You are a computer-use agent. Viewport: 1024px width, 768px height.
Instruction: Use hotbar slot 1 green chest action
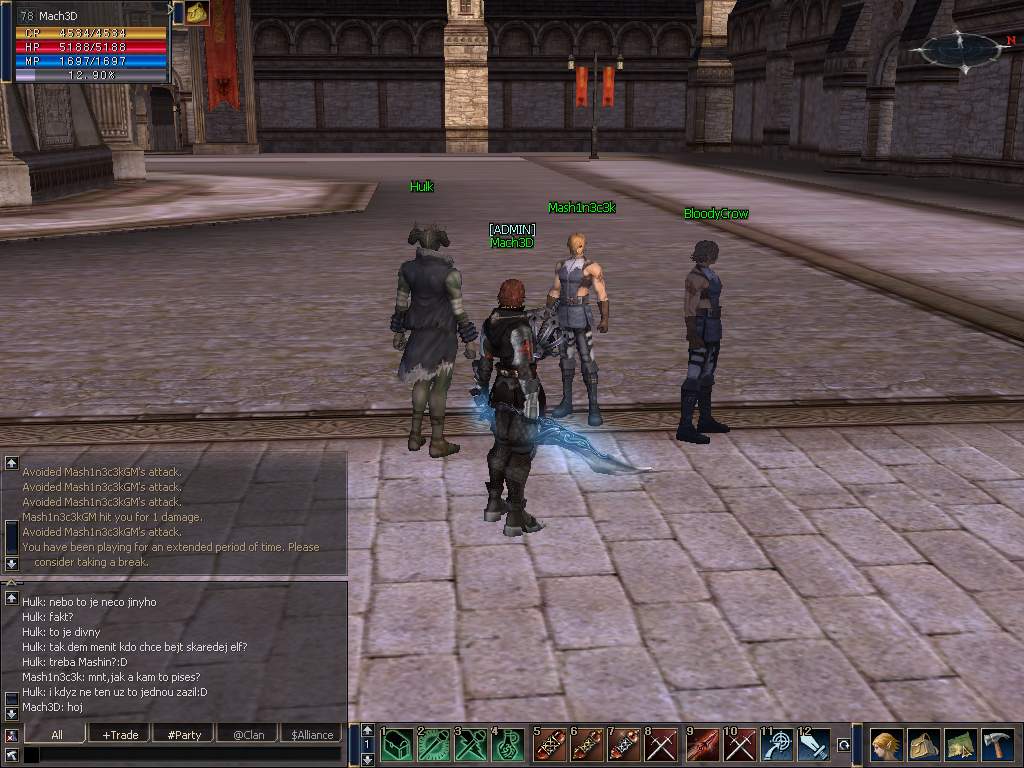point(397,745)
